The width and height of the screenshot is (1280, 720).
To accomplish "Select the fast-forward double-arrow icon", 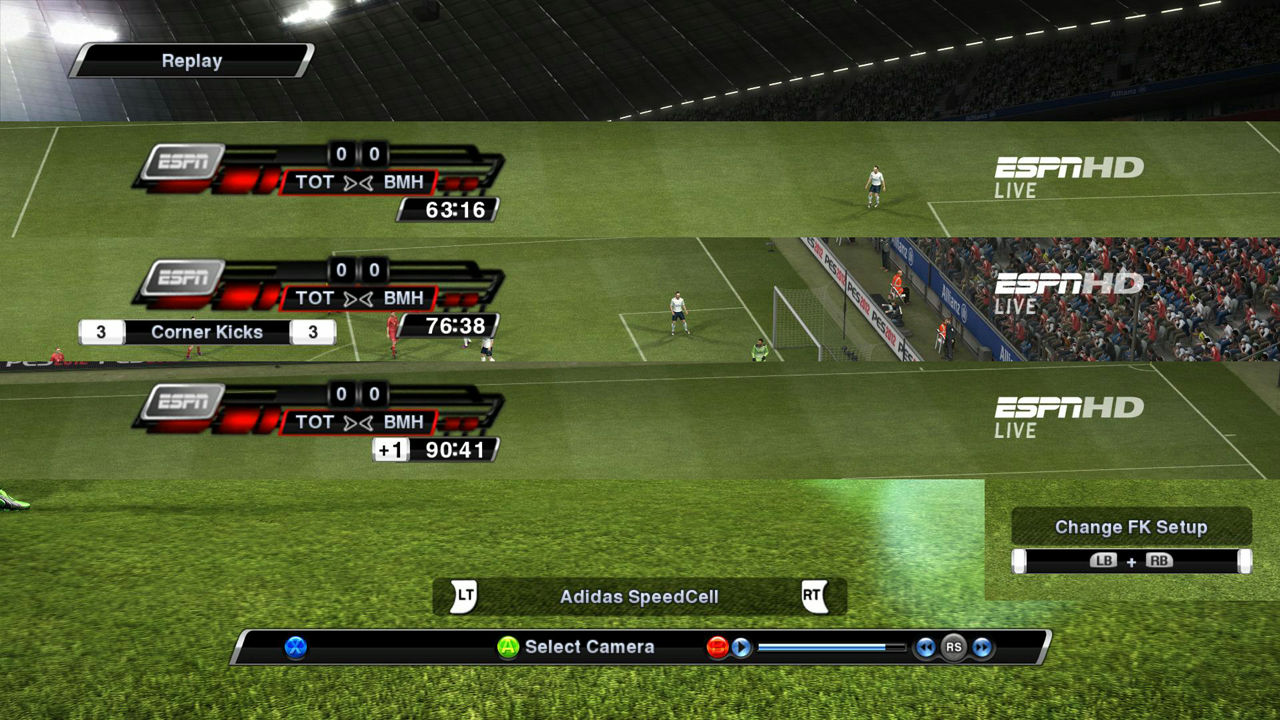I will click(x=981, y=649).
